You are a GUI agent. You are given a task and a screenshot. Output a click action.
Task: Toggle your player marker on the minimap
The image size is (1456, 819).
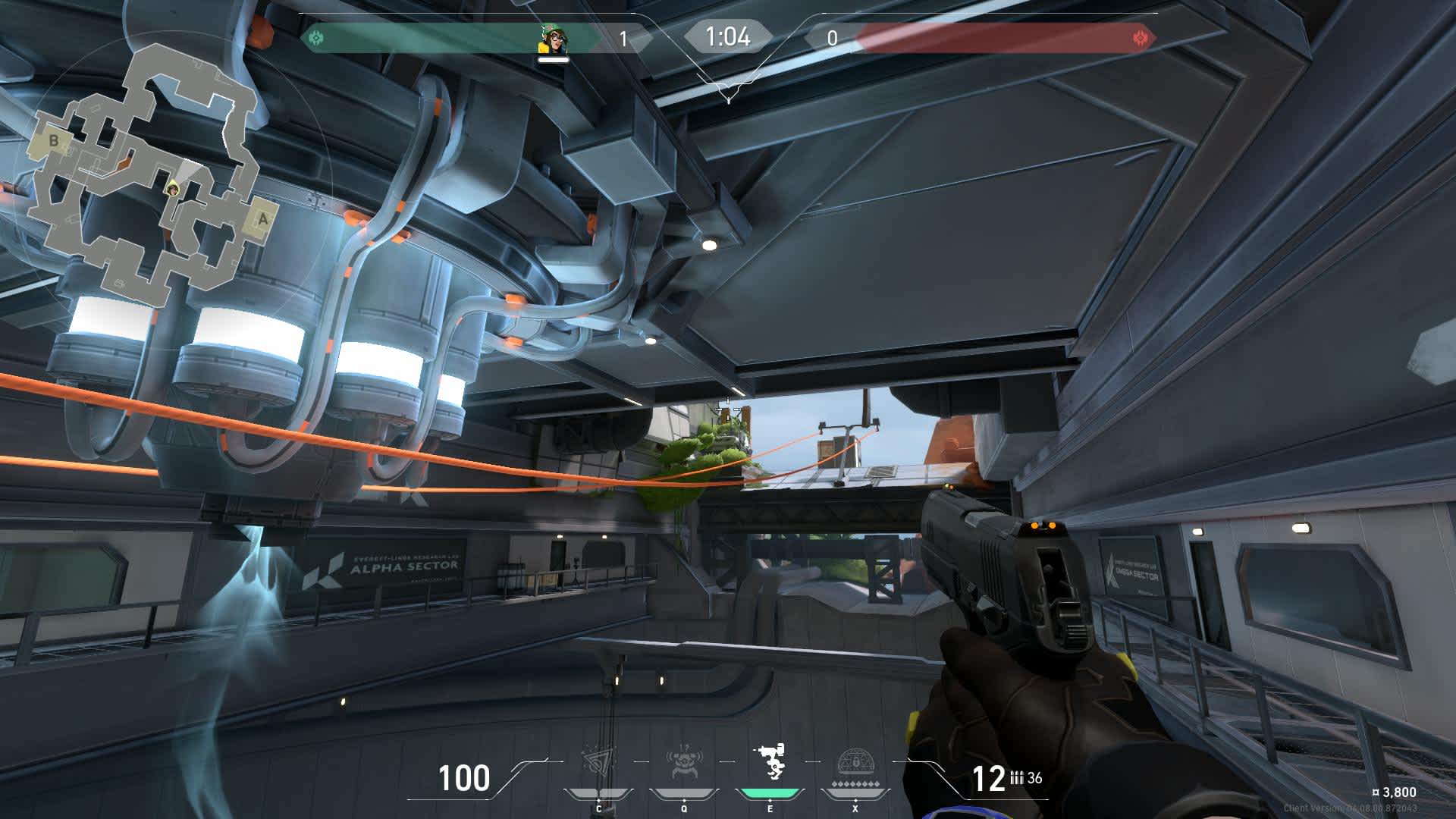coord(173,190)
